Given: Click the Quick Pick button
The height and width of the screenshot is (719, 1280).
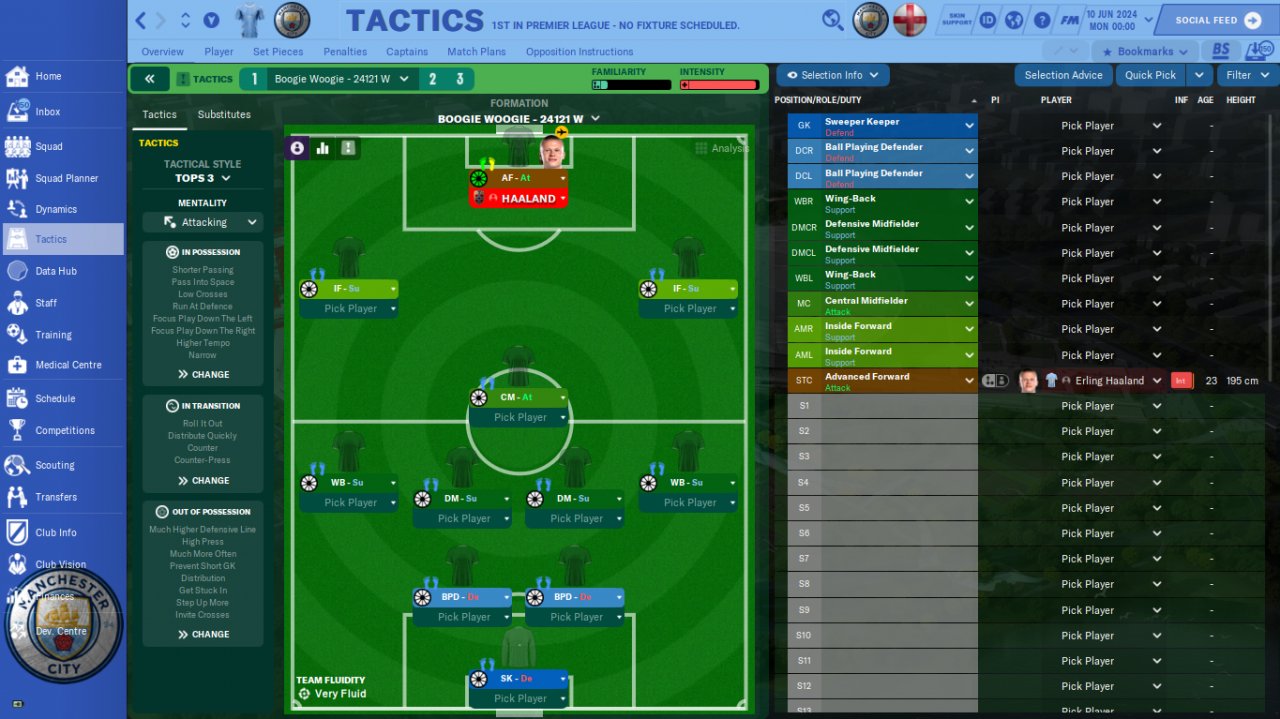Looking at the screenshot, I should point(1150,75).
